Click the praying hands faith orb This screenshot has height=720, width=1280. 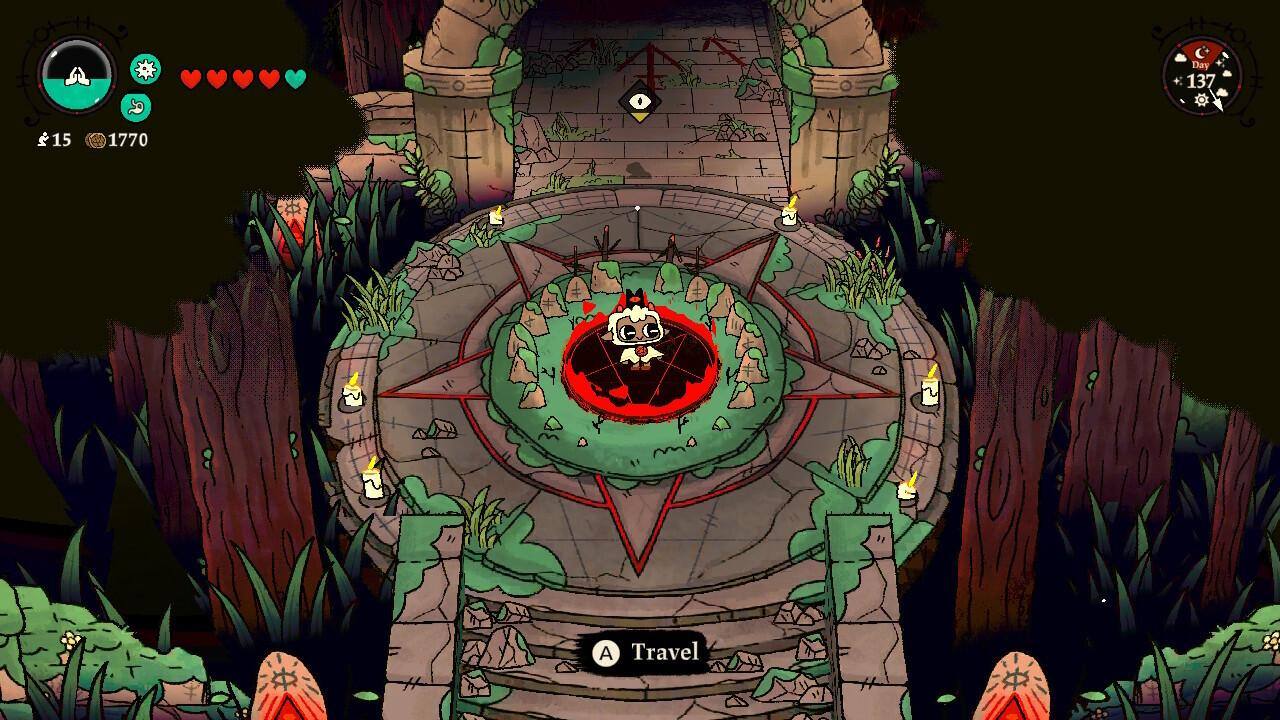(77, 76)
